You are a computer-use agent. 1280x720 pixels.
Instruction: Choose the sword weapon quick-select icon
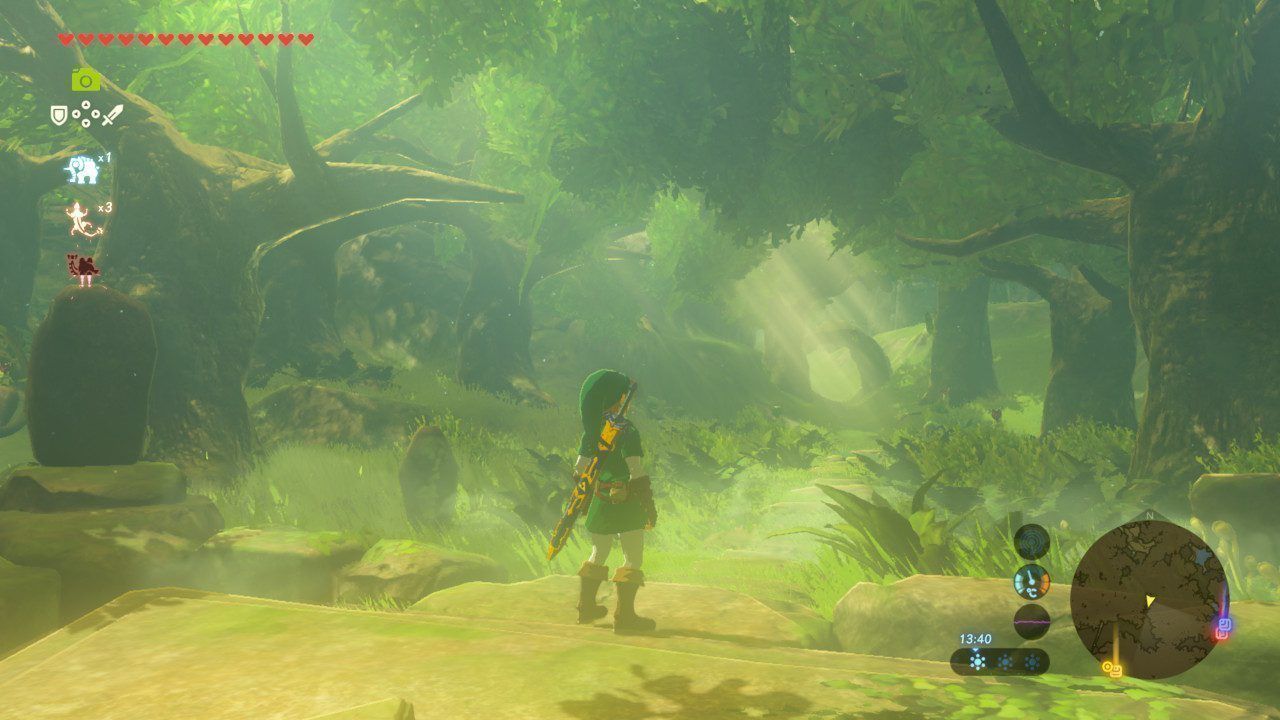[x=112, y=116]
